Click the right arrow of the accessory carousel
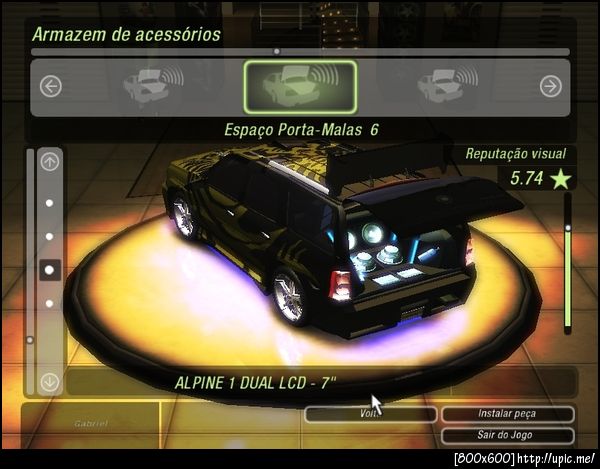 pos(550,87)
